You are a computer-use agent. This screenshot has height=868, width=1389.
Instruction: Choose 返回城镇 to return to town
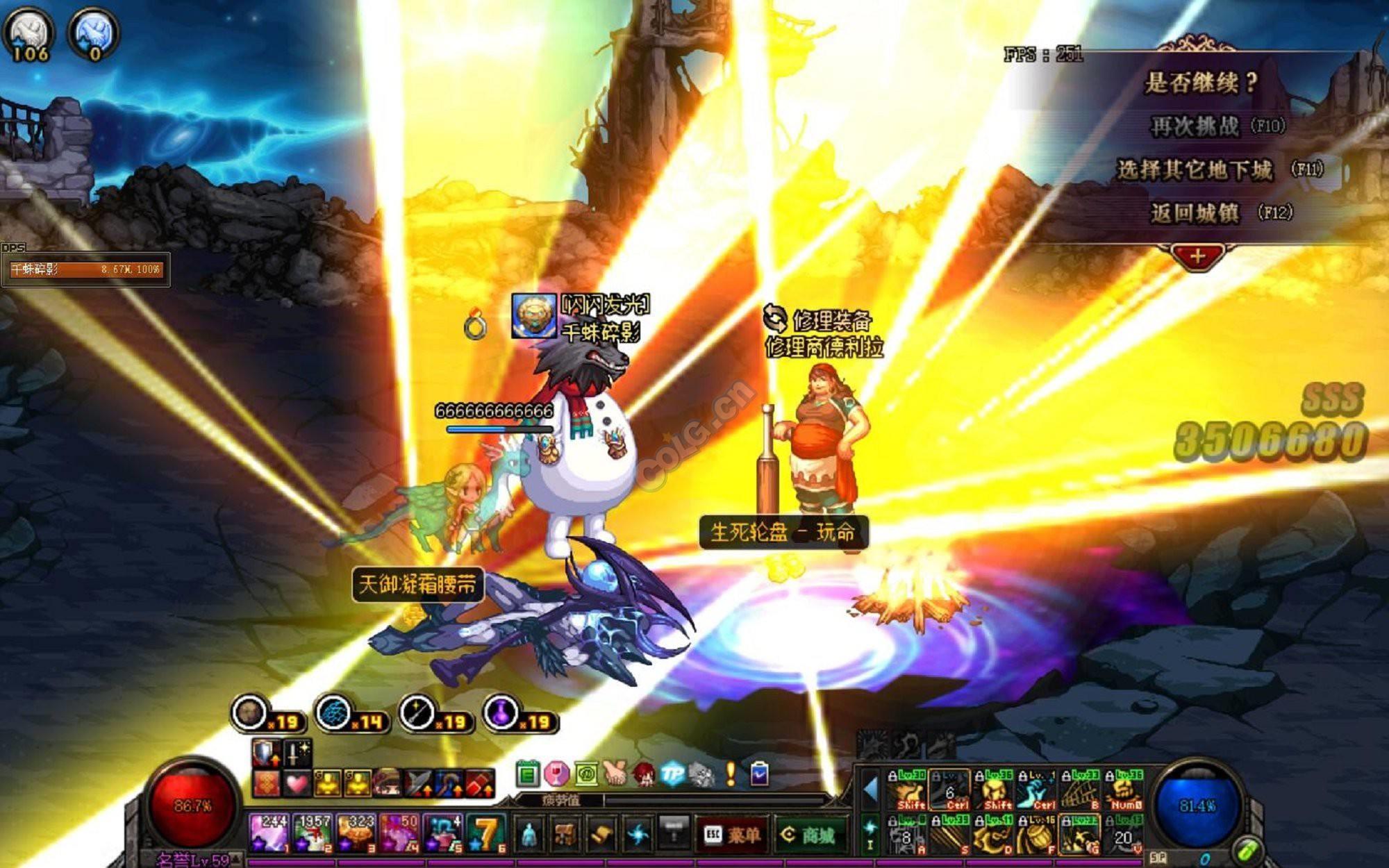click(x=1195, y=212)
